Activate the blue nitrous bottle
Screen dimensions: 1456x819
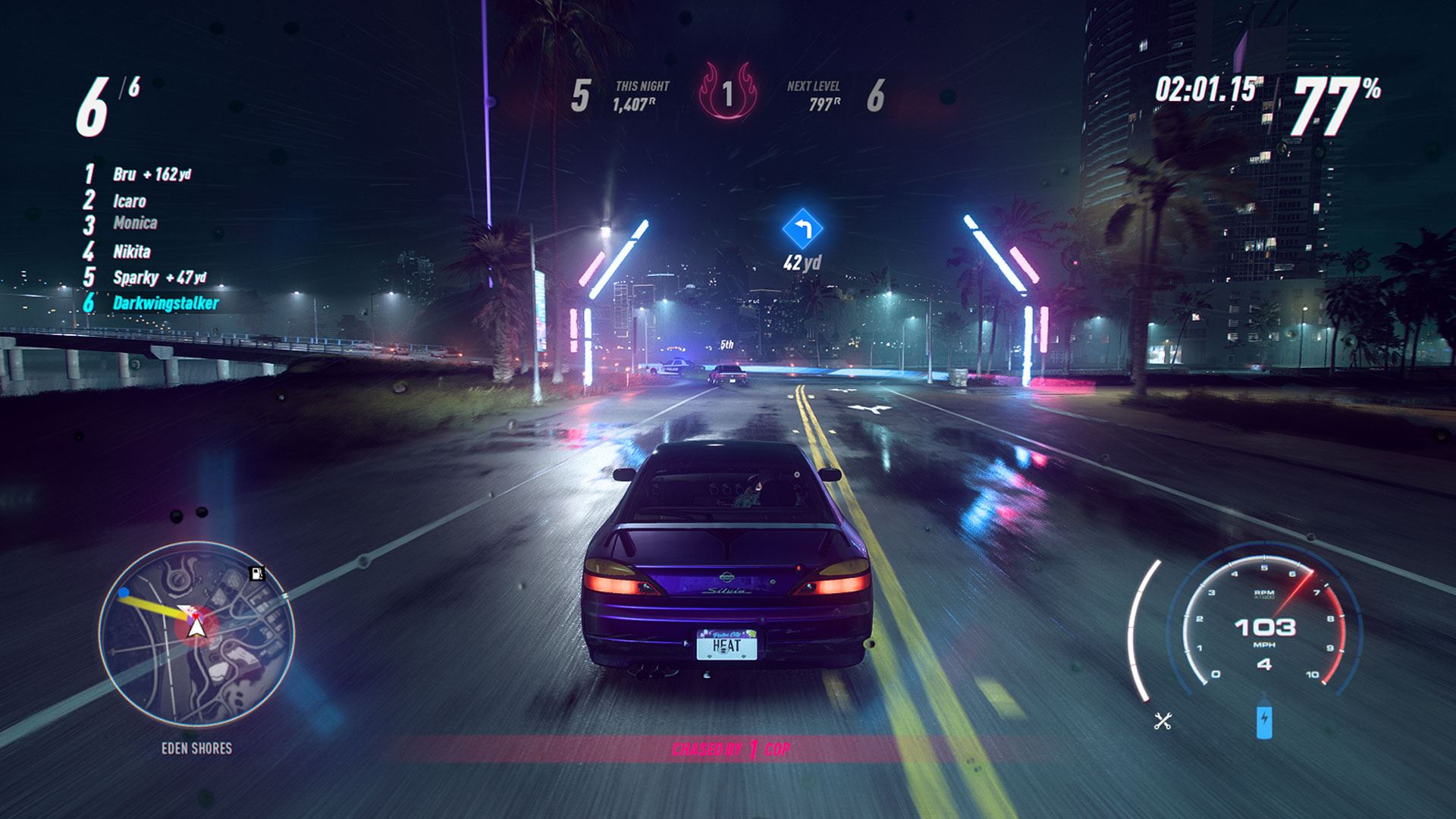click(x=1263, y=721)
